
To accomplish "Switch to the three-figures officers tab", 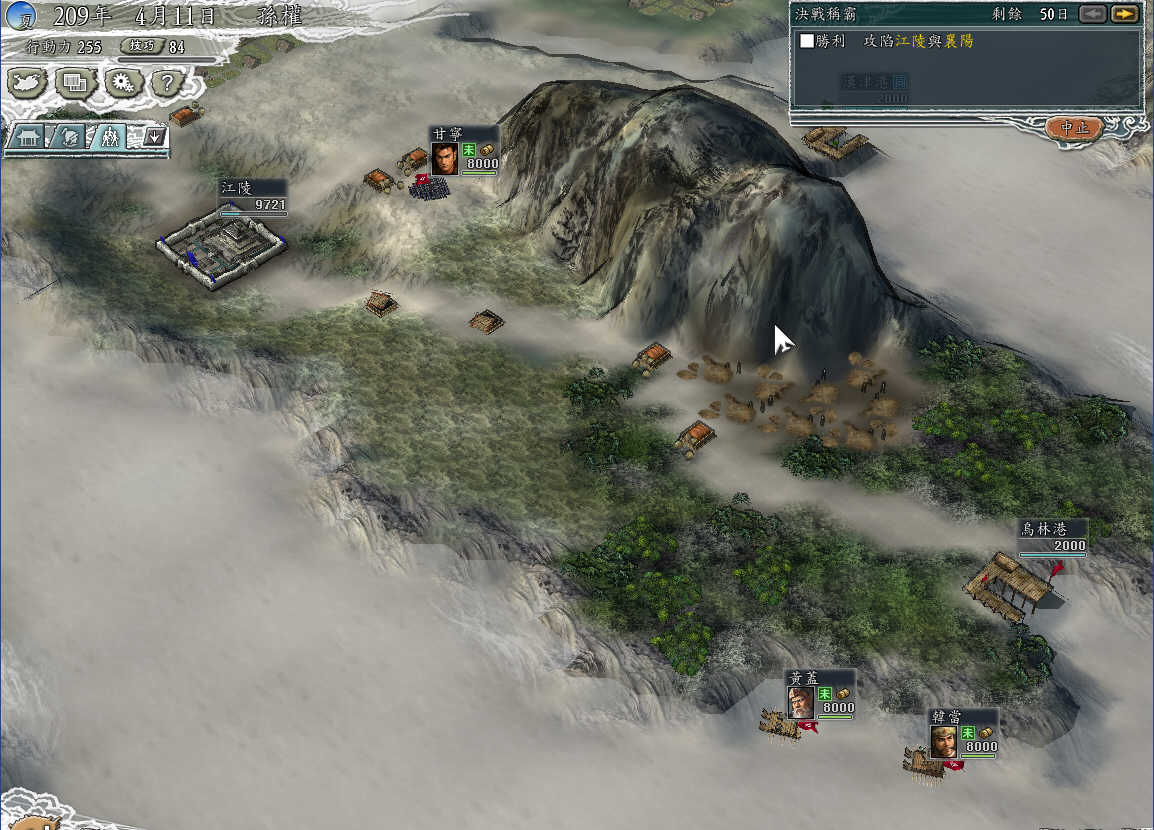I will 109,137.
